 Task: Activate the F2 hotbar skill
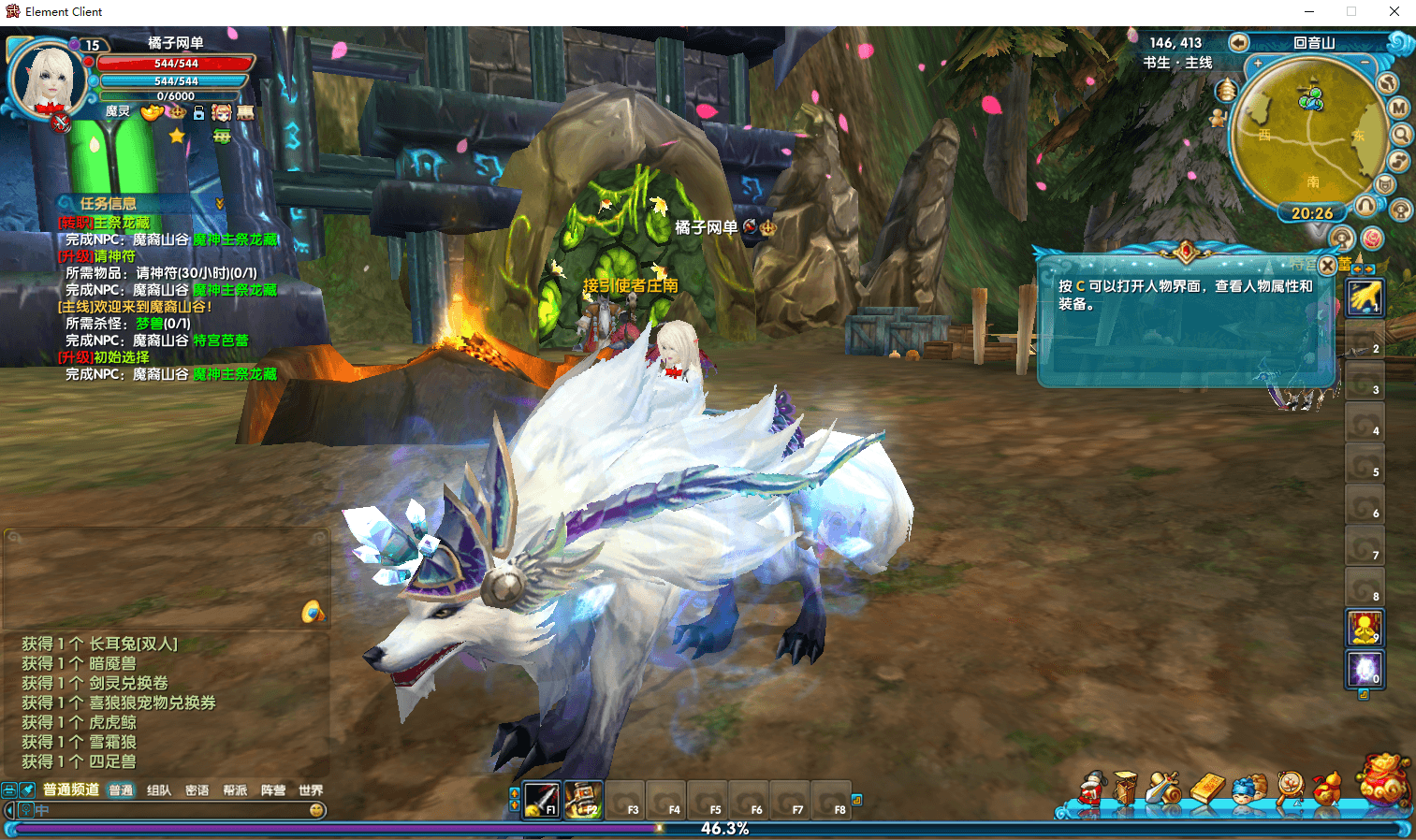[x=583, y=799]
